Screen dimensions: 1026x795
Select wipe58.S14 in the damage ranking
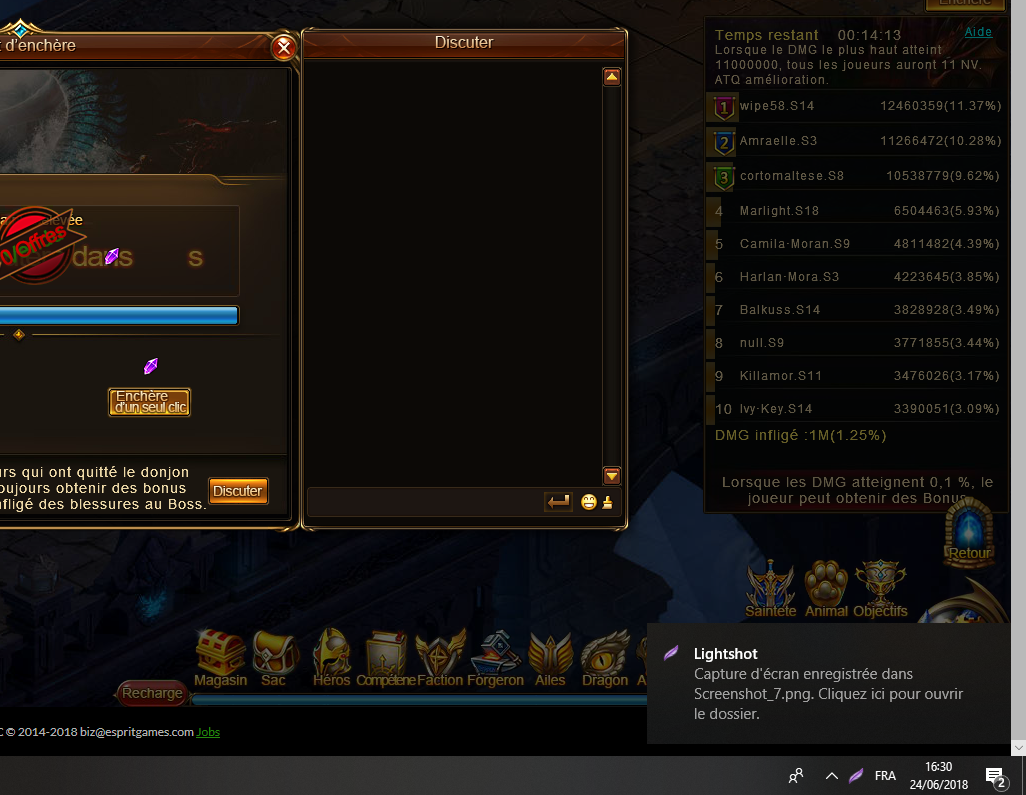(776, 105)
